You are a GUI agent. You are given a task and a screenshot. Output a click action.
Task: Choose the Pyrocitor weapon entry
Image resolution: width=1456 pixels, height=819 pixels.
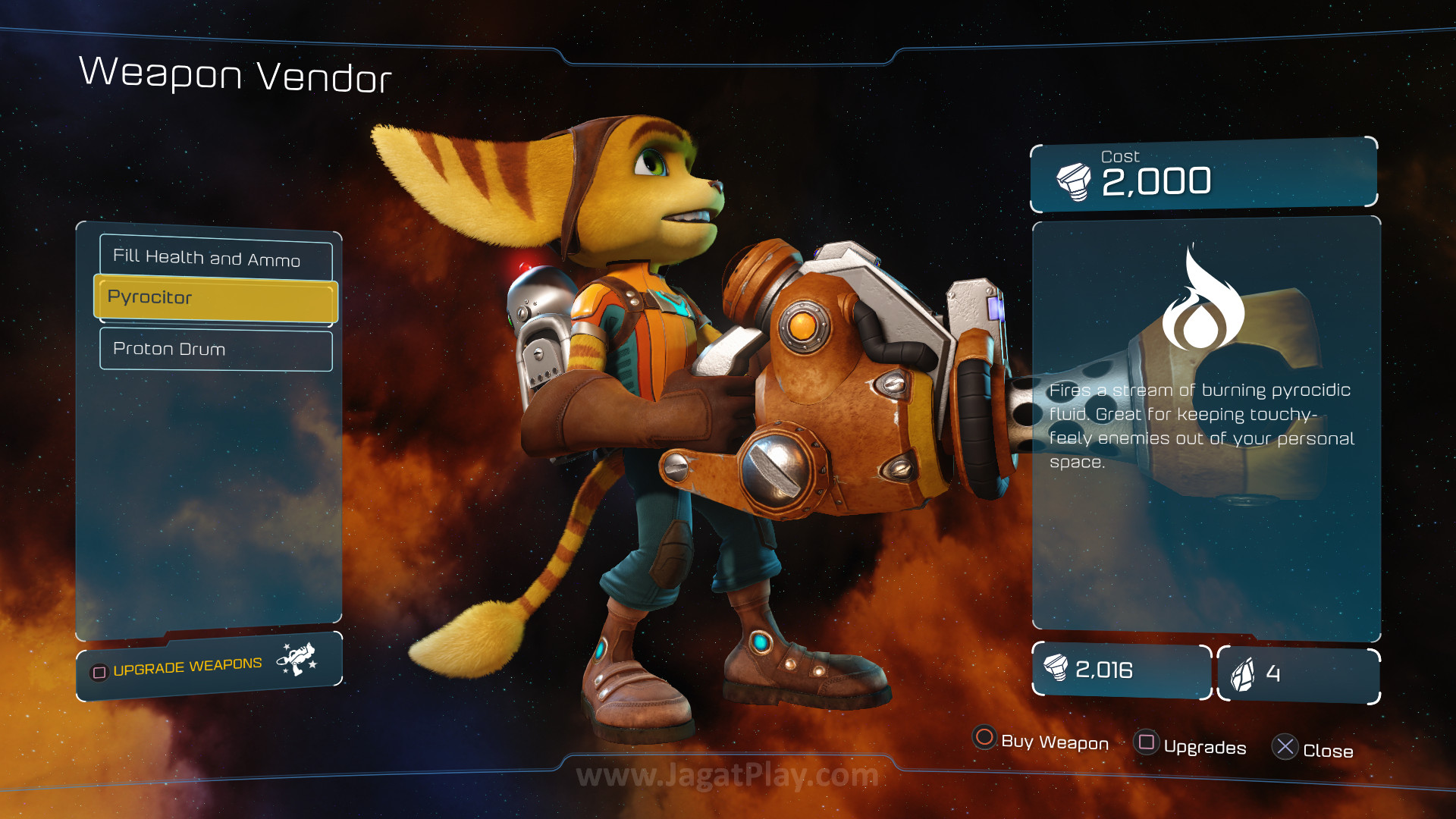(215, 298)
